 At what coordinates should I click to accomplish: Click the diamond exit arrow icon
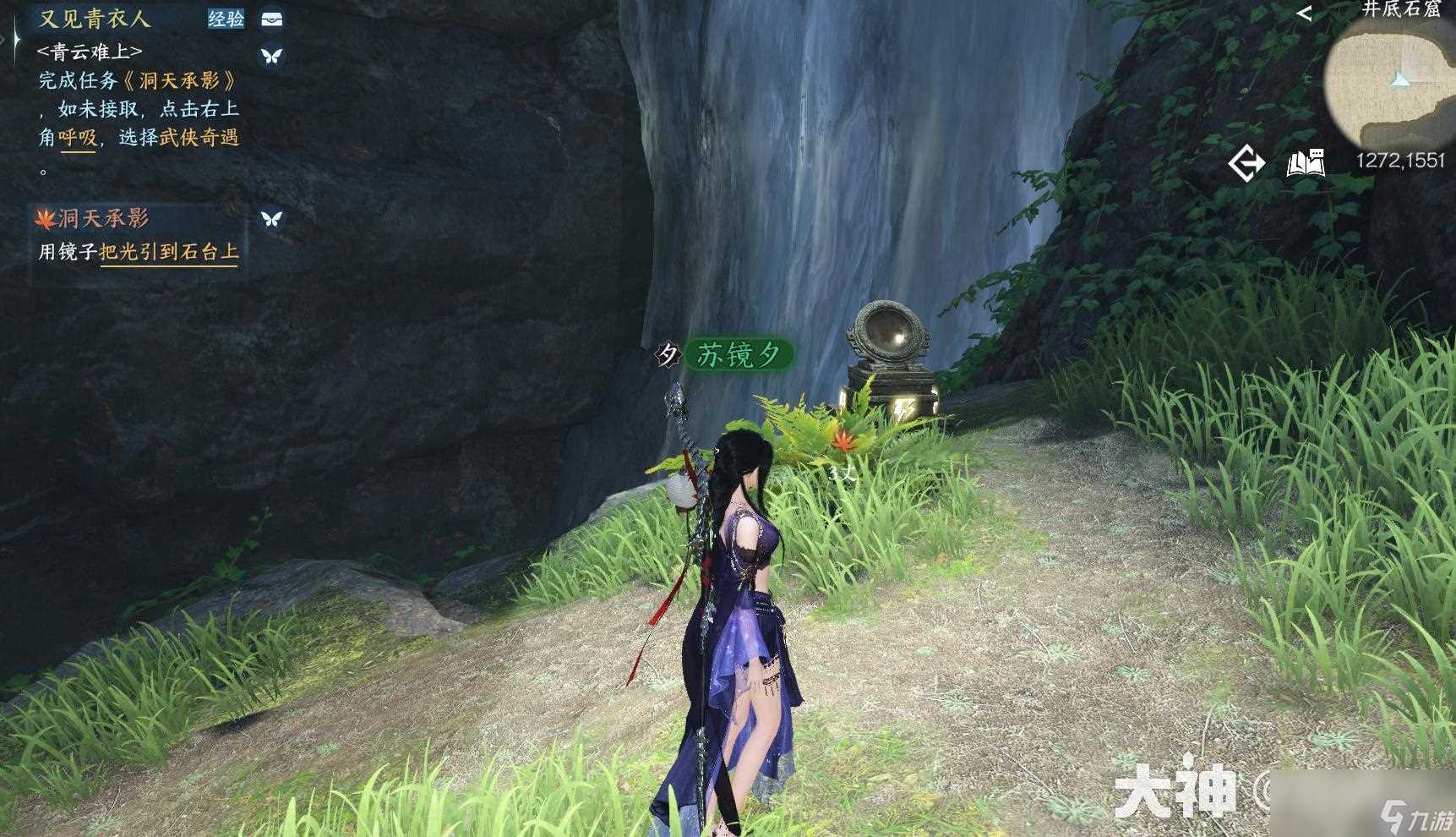point(1246,162)
